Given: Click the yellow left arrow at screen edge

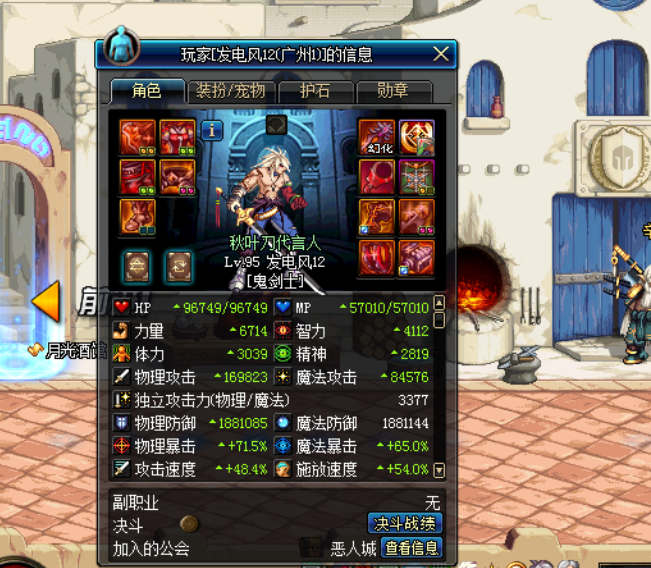Looking at the screenshot, I should (46, 301).
